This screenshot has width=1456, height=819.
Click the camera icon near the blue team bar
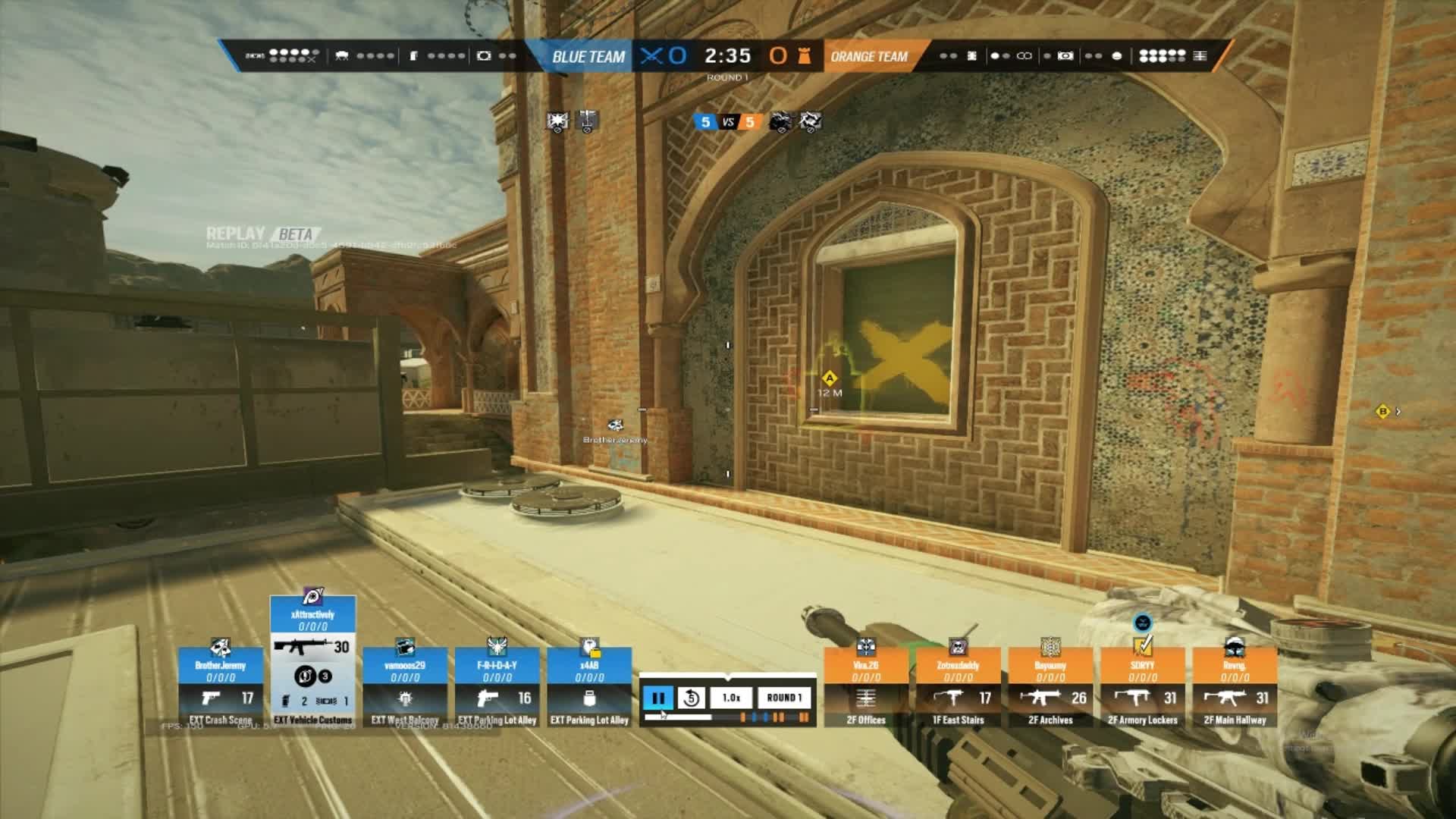tap(482, 55)
